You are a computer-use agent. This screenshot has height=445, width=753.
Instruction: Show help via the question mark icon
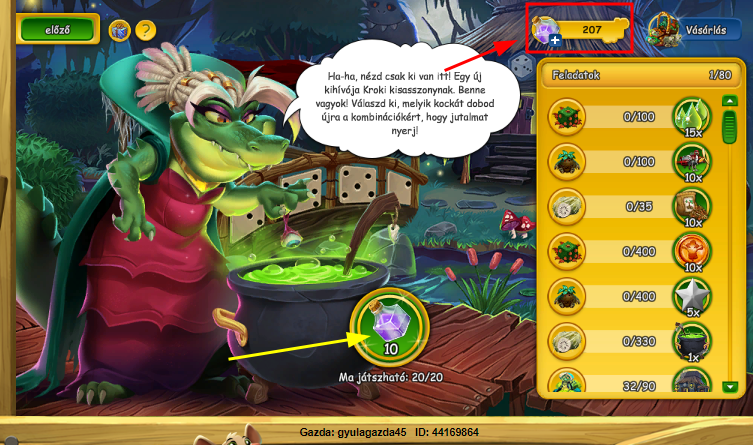click(146, 30)
